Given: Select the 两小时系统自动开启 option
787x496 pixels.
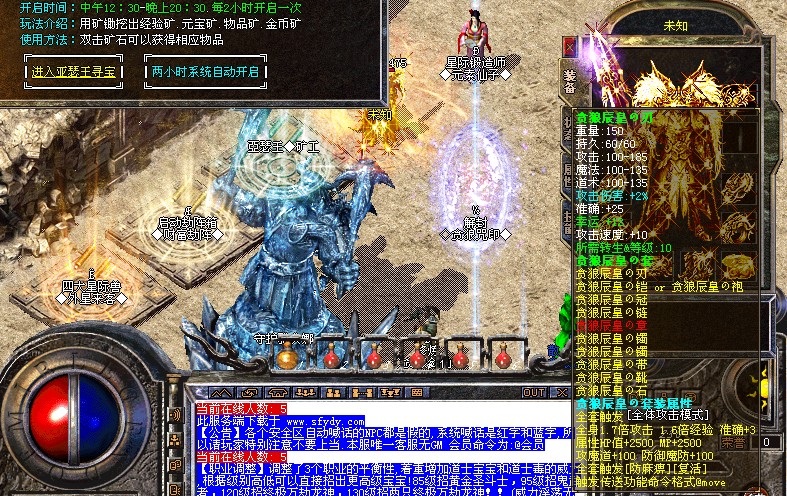Looking at the screenshot, I should pyautogui.click(x=206, y=73).
